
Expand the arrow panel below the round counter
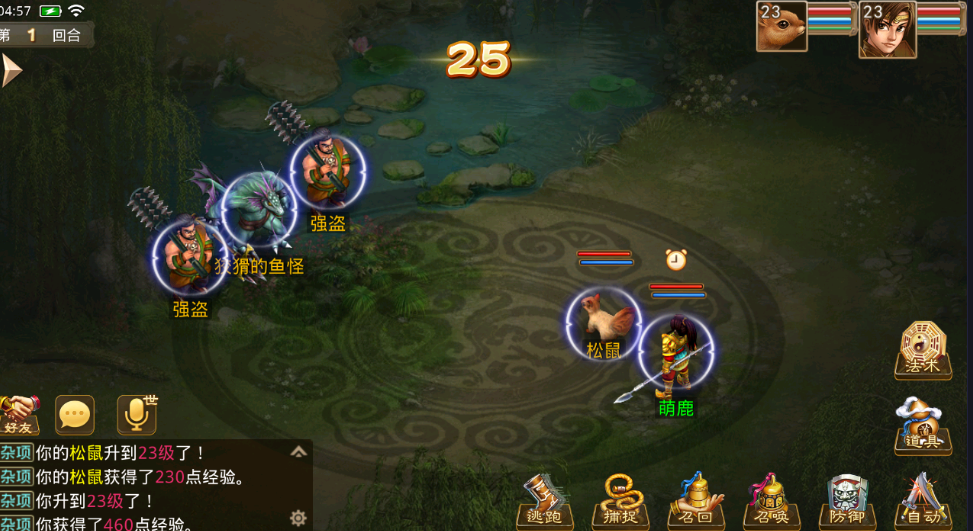coord(11,71)
